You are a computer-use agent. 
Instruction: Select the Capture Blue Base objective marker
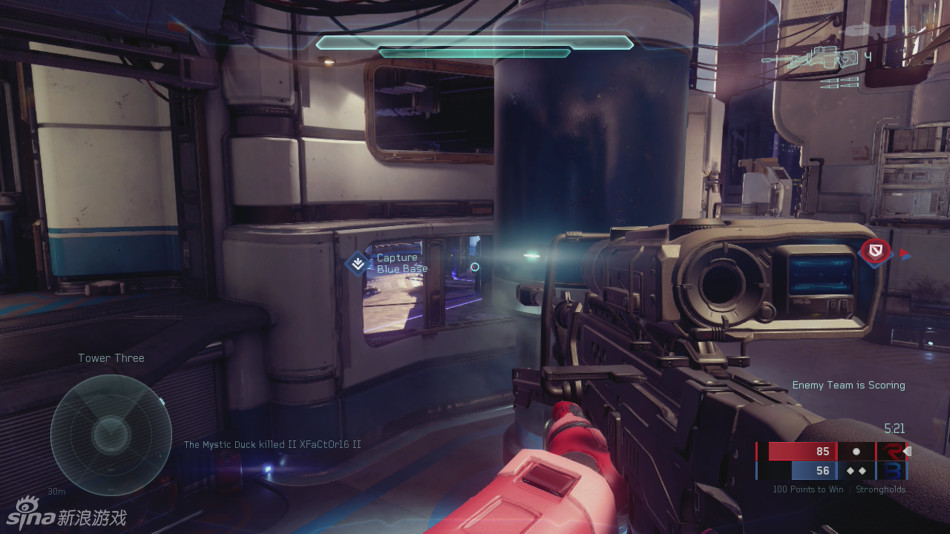(x=357, y=263)
